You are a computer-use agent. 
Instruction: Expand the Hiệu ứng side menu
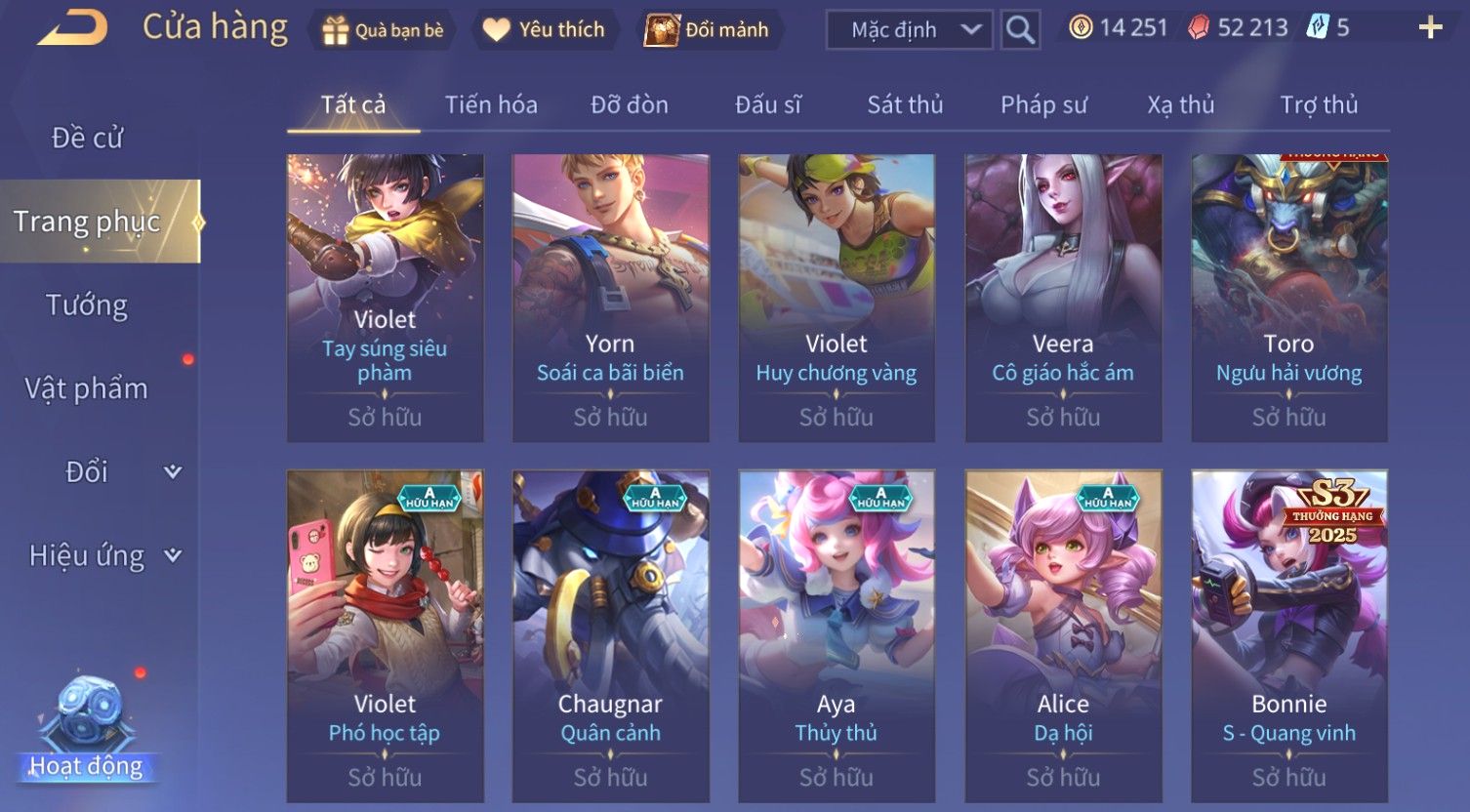(x=104, y=555)
